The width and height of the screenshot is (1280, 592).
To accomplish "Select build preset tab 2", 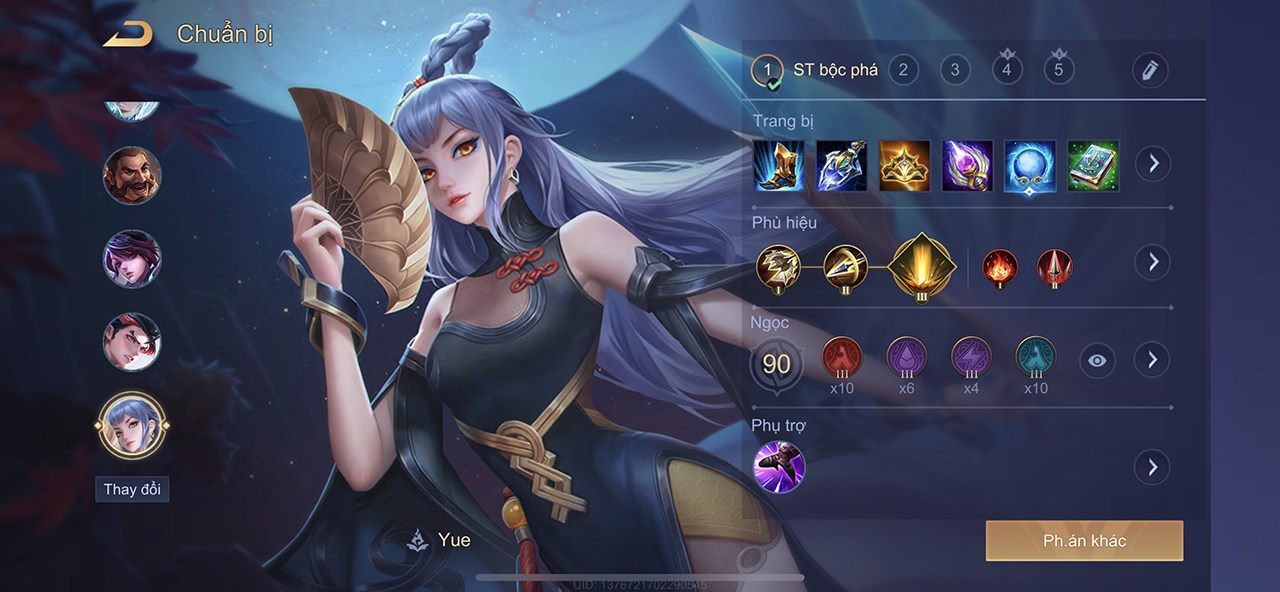I will click(903, 69).
